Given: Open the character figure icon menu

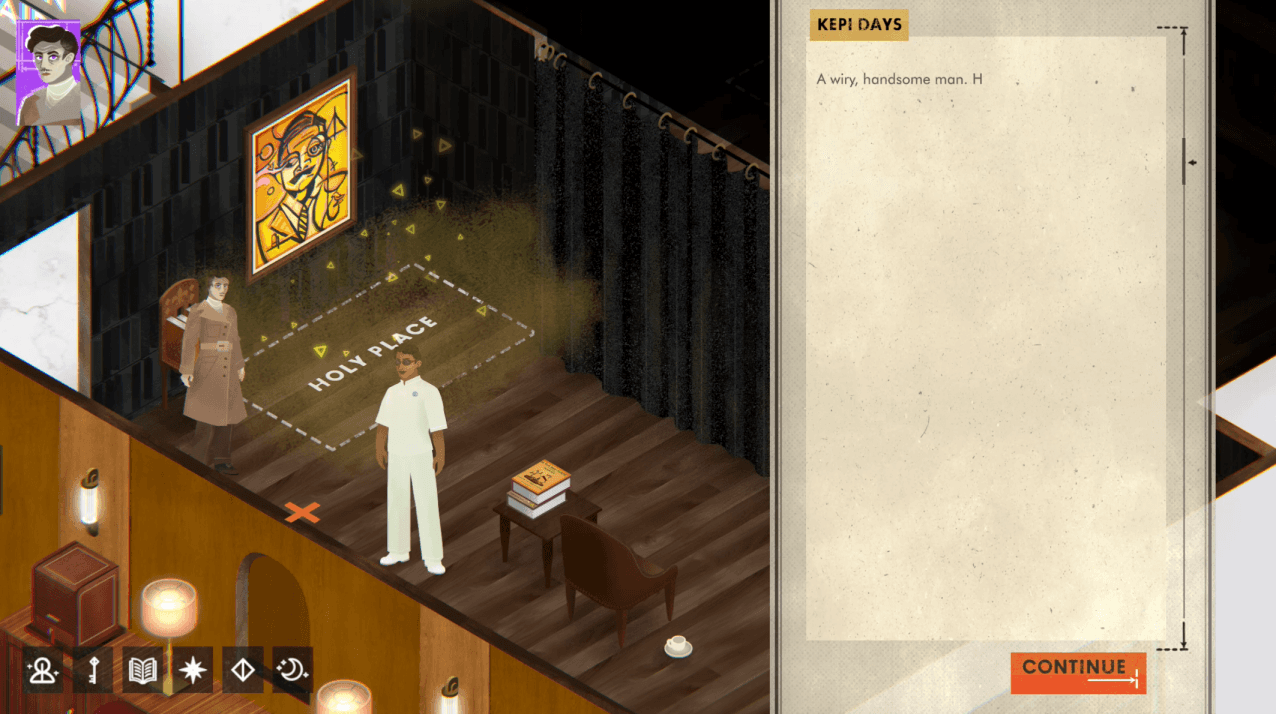Looking at the screenshot, I should pyautogui.click(x=44, y=669).
